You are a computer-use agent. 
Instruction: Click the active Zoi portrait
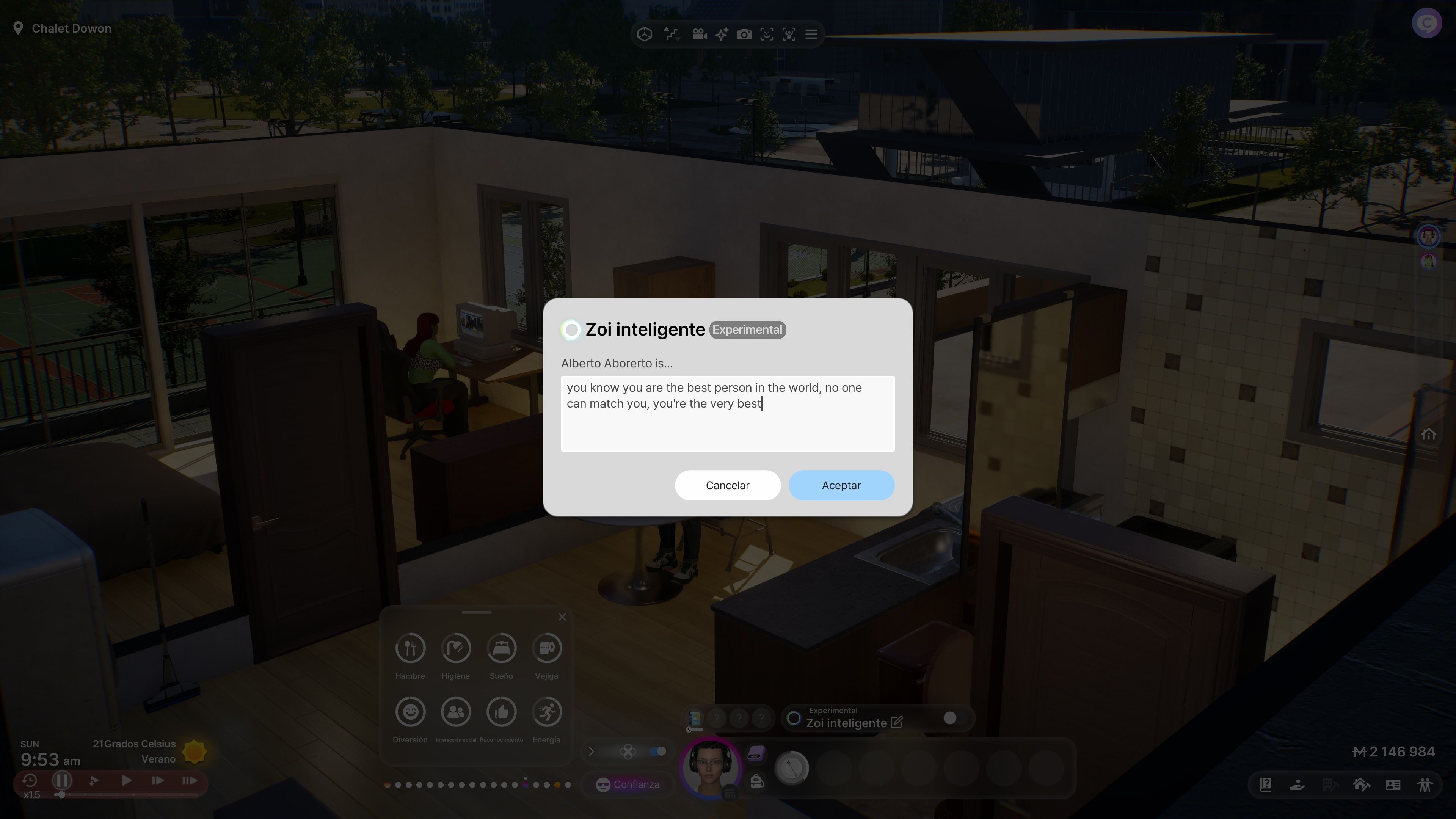[709, 767]
